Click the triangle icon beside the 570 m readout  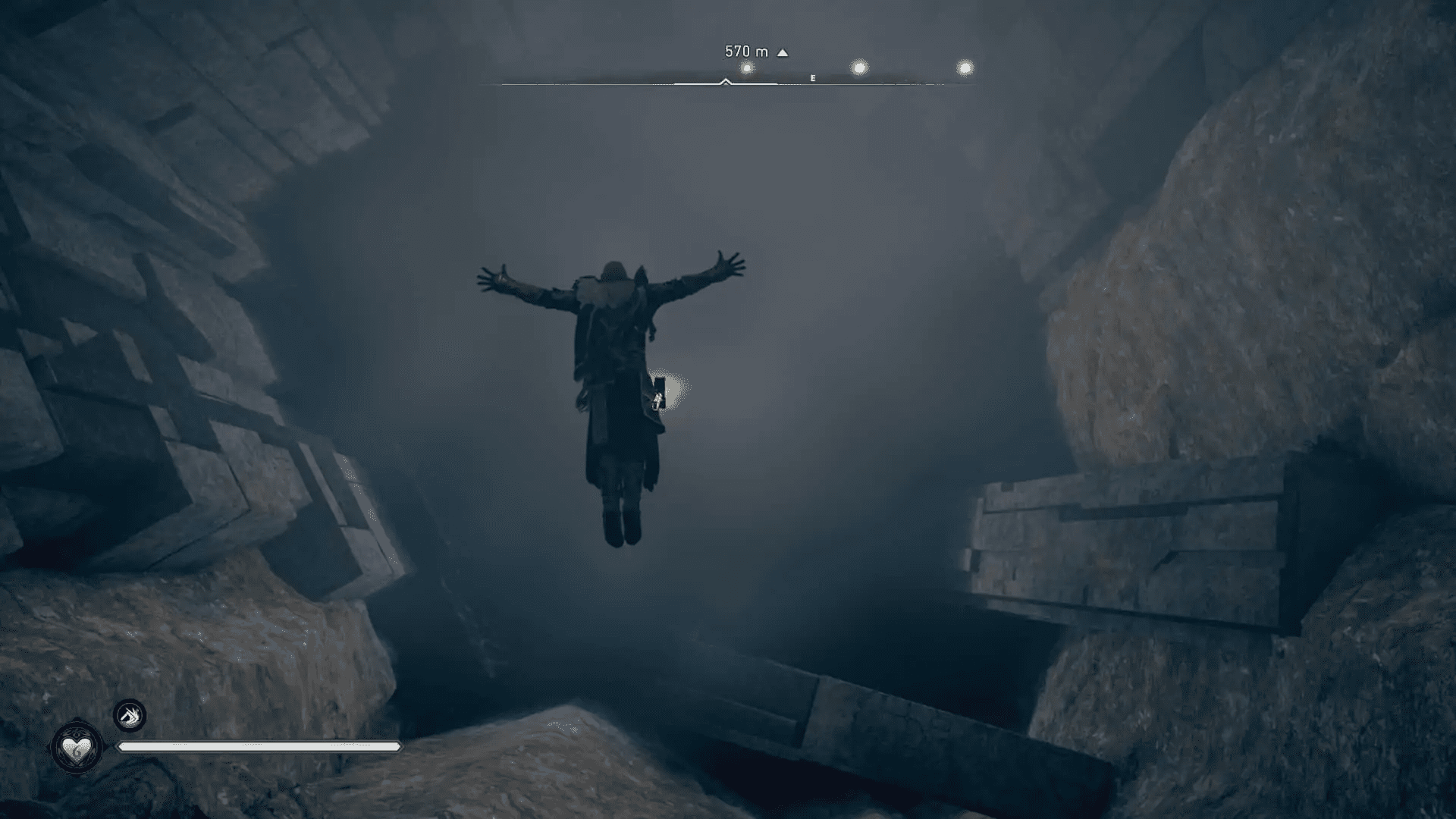click(x=782, y=52)
